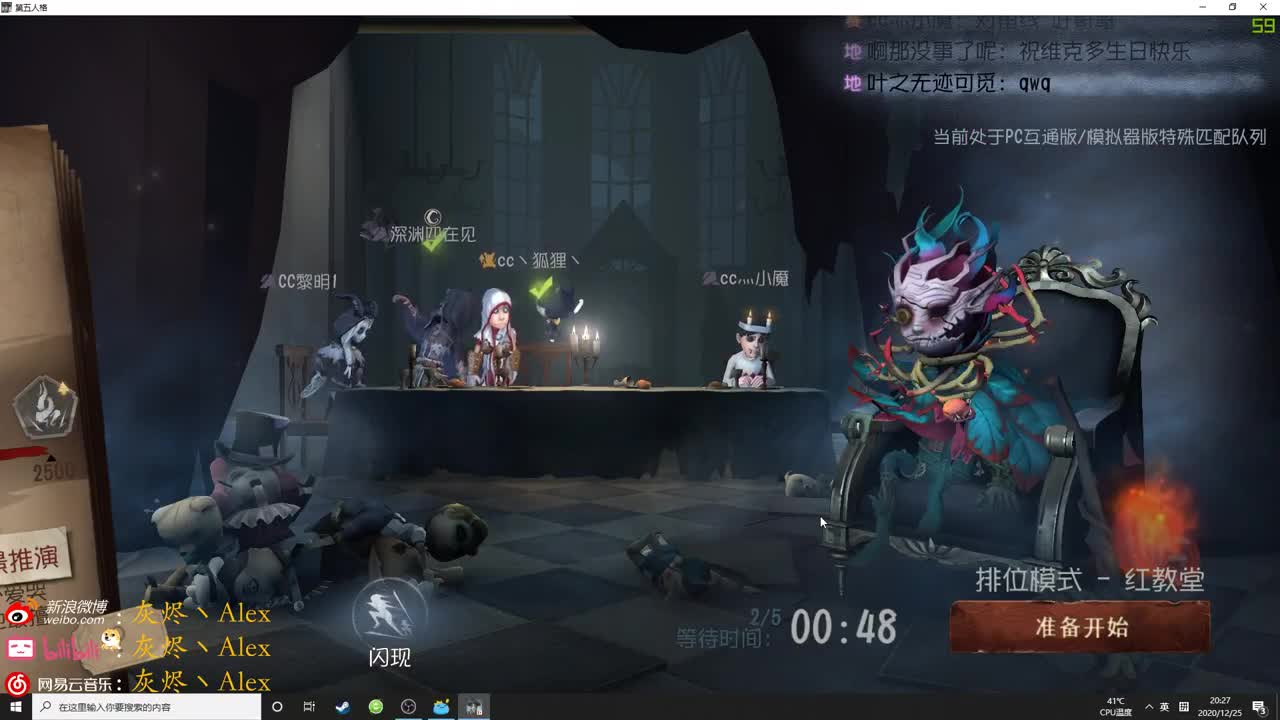Click the bilibili icon
The width and height of the screenshot is (1280, 720).
(x=18, y=648)
